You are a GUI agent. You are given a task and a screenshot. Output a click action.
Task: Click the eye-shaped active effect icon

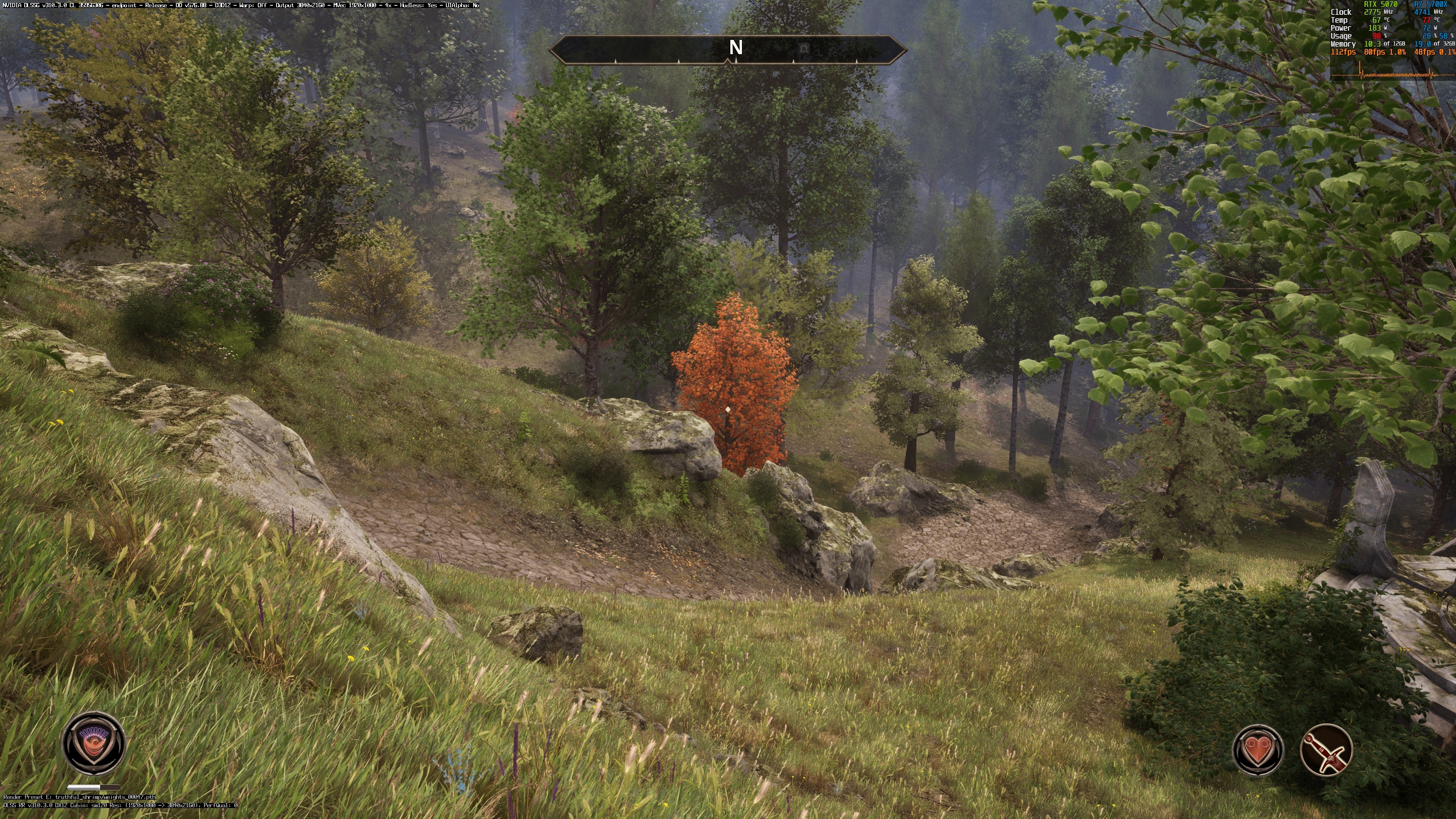pos(93,742)
